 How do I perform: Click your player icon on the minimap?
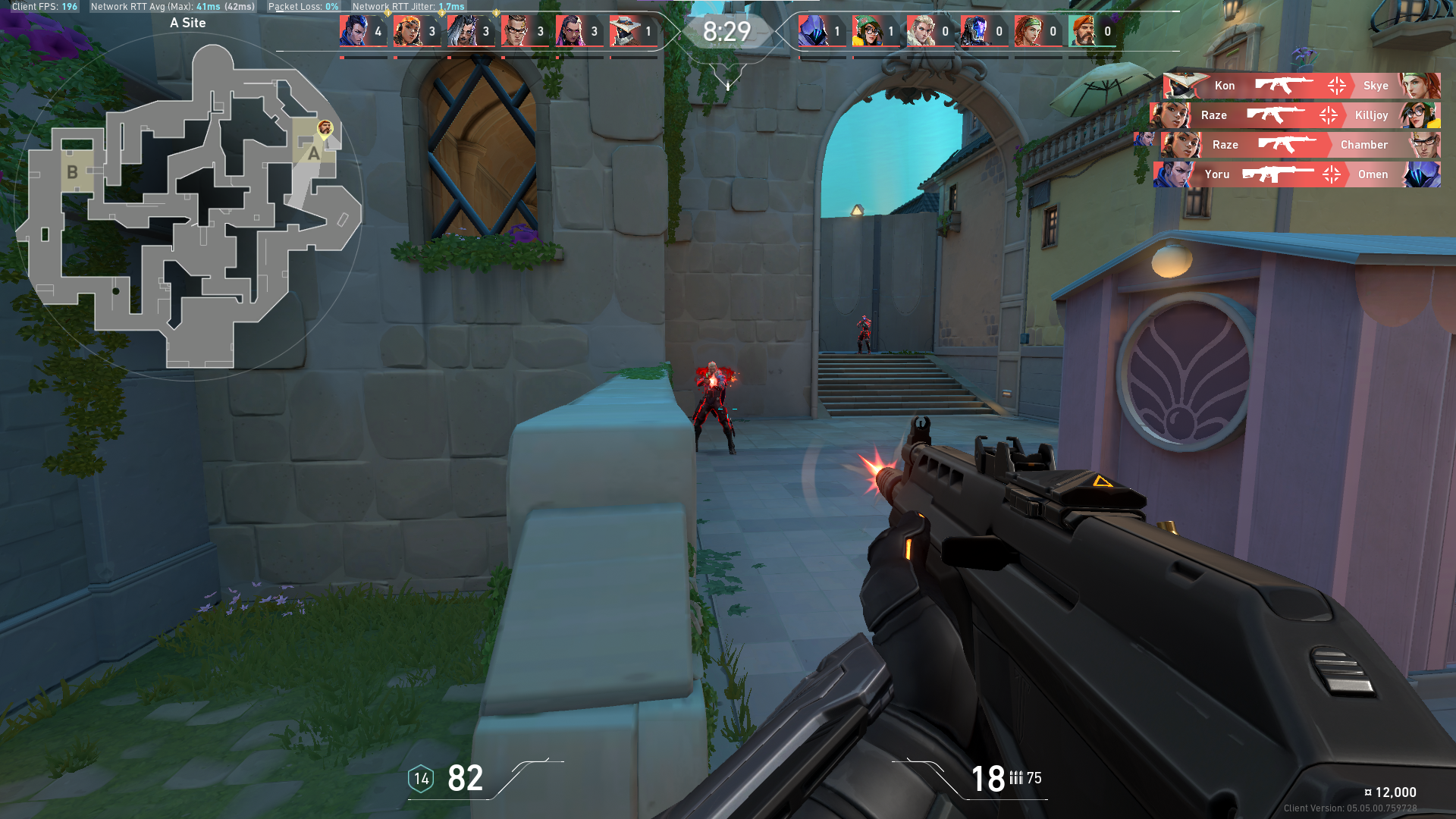coord(325,127)
